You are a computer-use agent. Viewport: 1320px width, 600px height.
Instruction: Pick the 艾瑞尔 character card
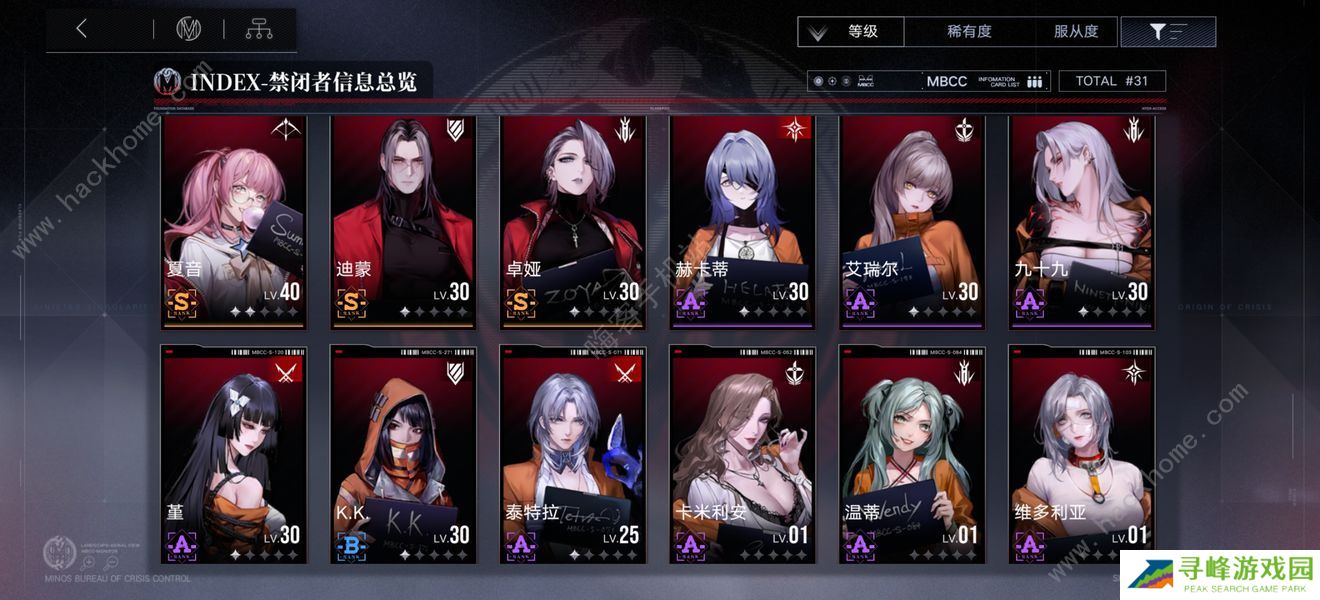click(912, 222)
